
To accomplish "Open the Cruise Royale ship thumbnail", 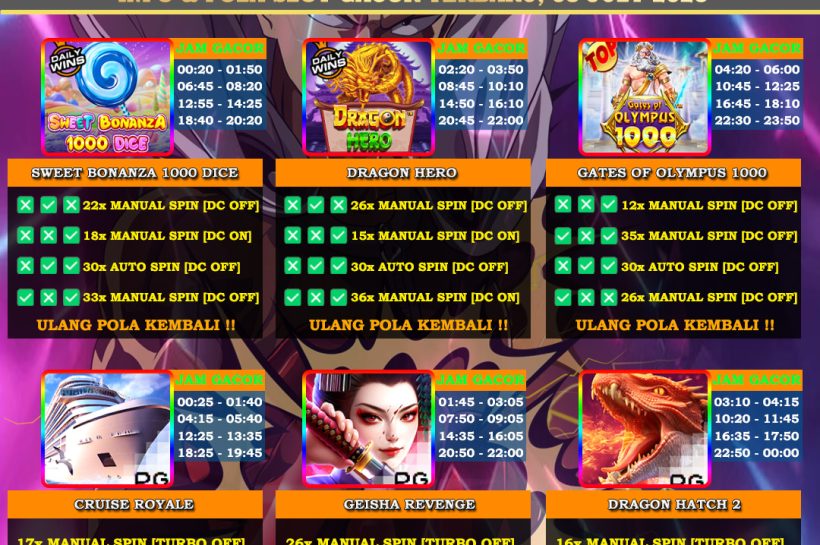I will point(107,429).
